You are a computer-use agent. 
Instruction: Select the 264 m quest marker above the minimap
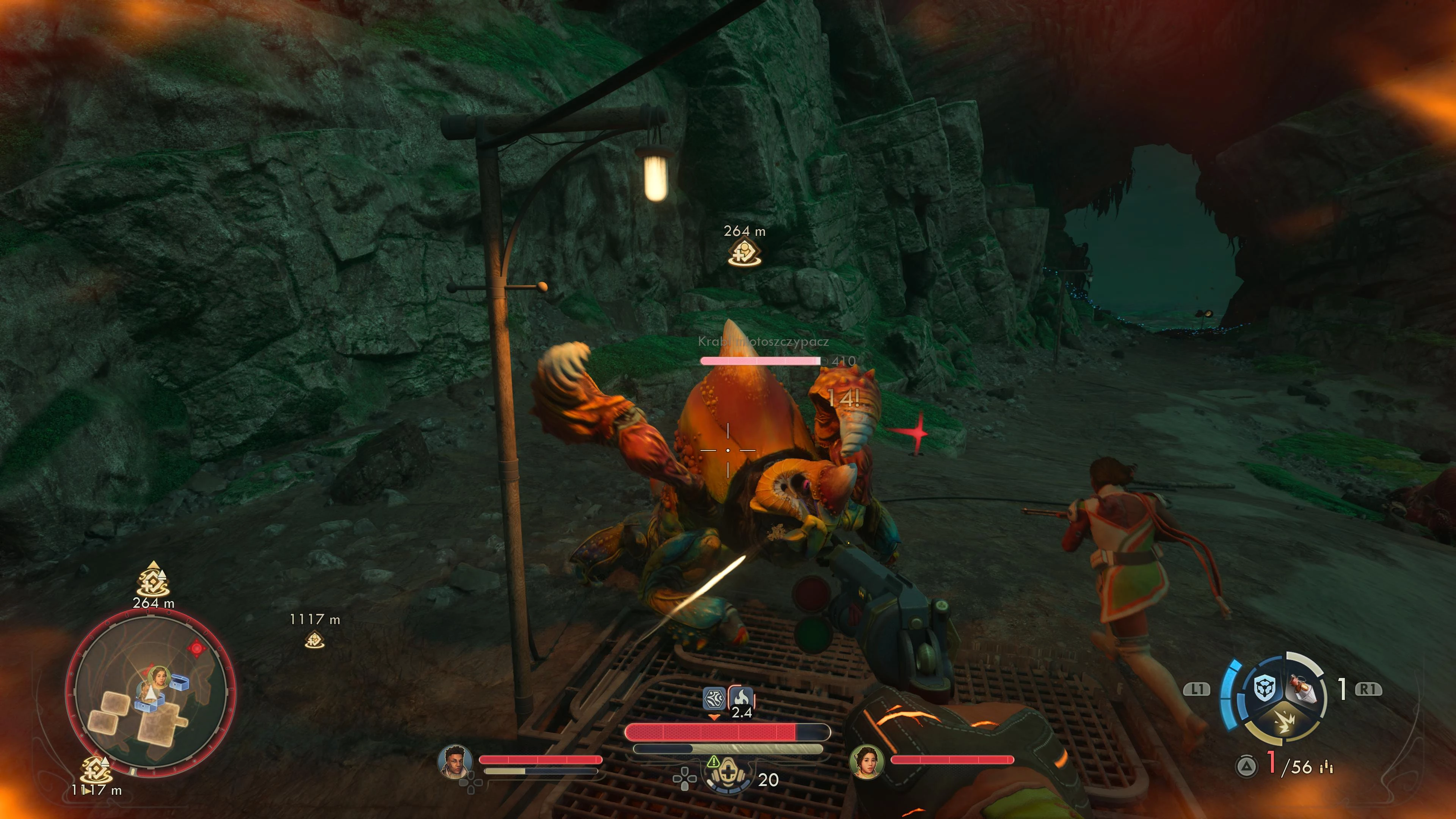pyautogui.click(x=153, y=580)
